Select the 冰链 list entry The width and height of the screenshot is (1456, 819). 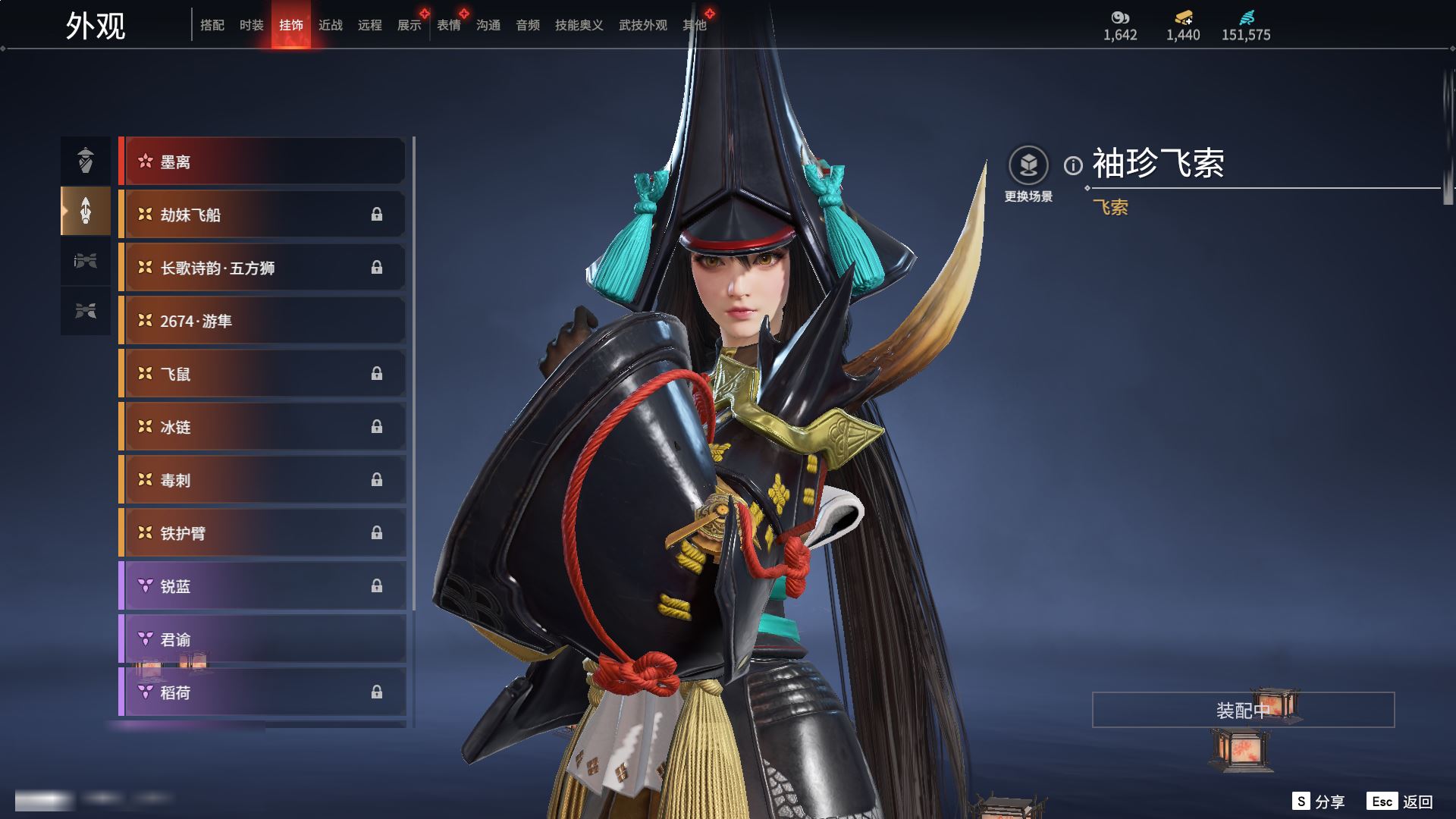pos(262,427)
